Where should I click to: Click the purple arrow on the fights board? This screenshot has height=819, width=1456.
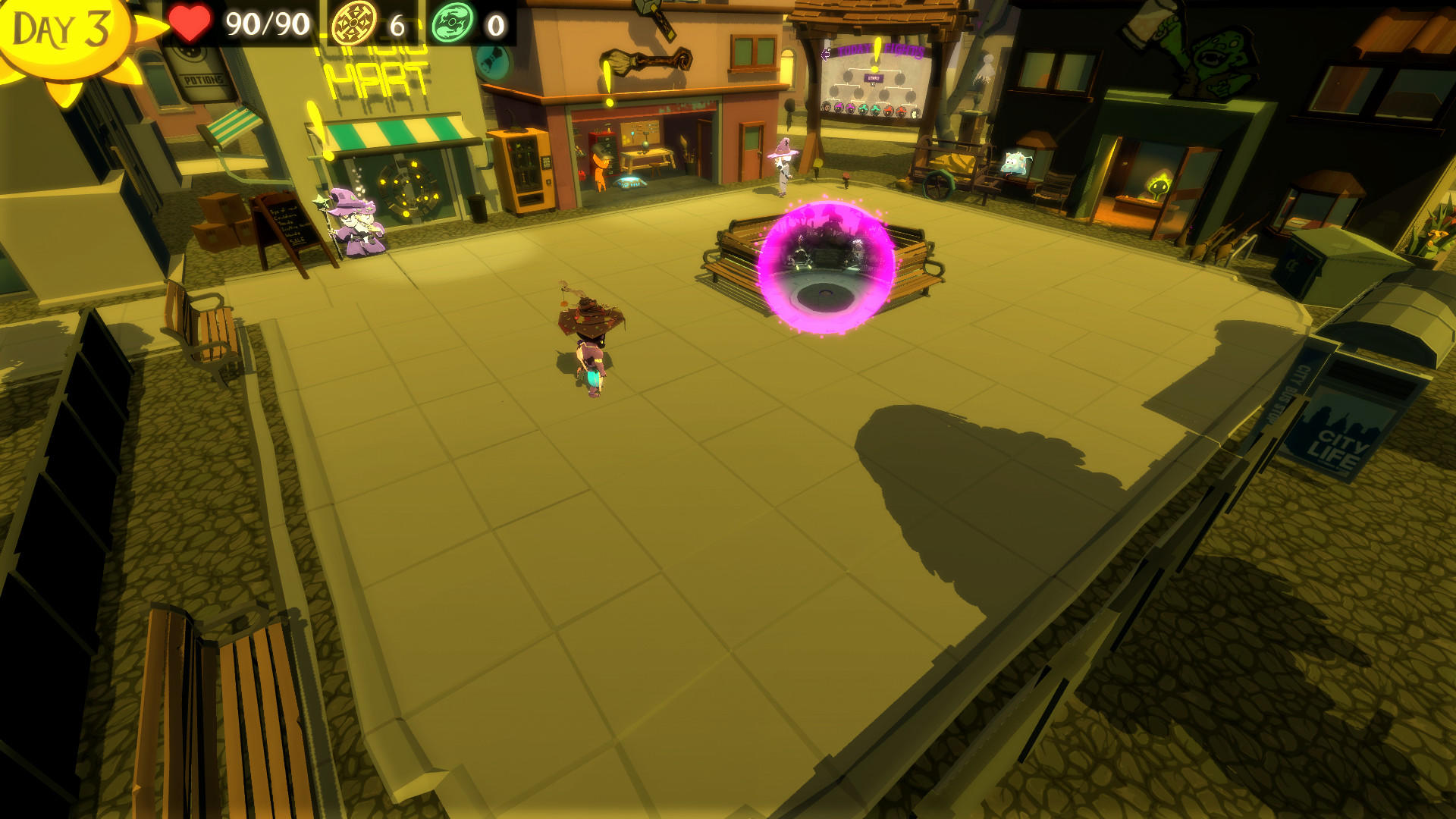(x=826, y=55)
